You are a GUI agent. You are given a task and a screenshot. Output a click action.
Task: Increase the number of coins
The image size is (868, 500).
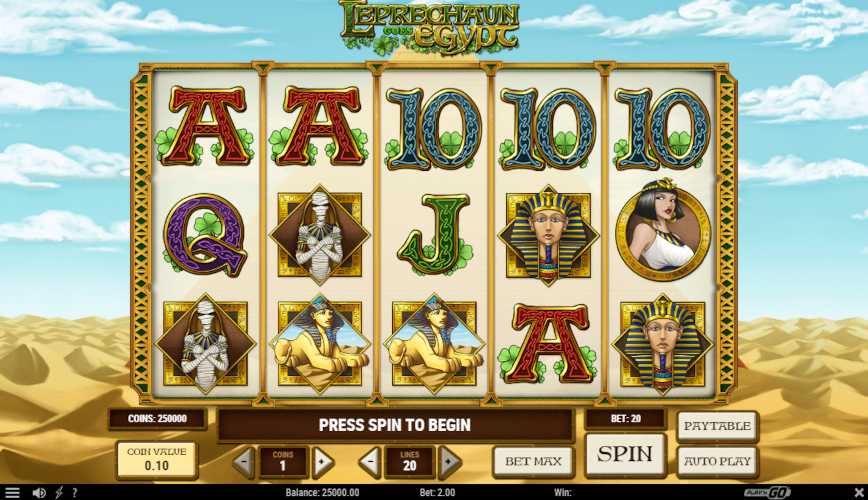(322, 462)
